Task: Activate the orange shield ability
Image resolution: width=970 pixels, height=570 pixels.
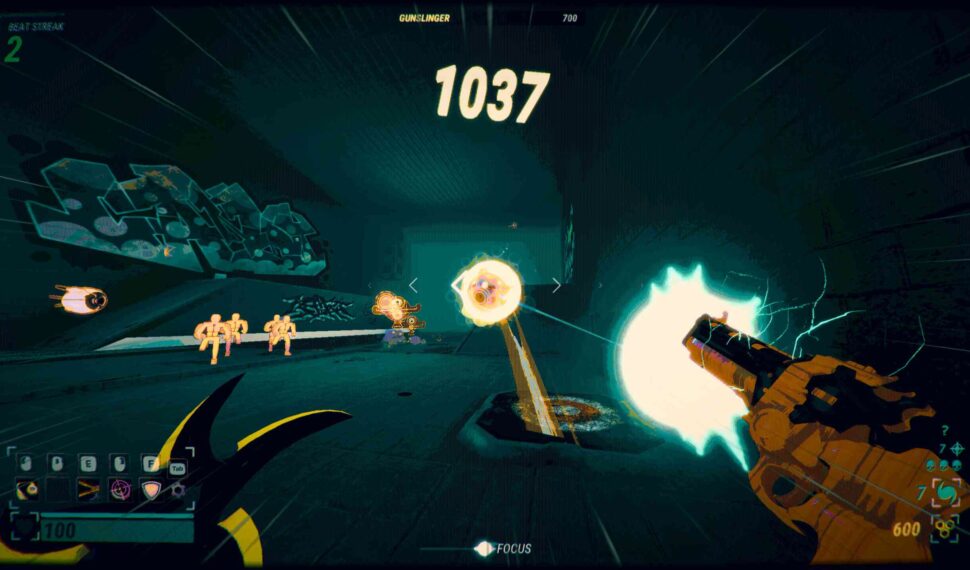Action: (150, 489)
